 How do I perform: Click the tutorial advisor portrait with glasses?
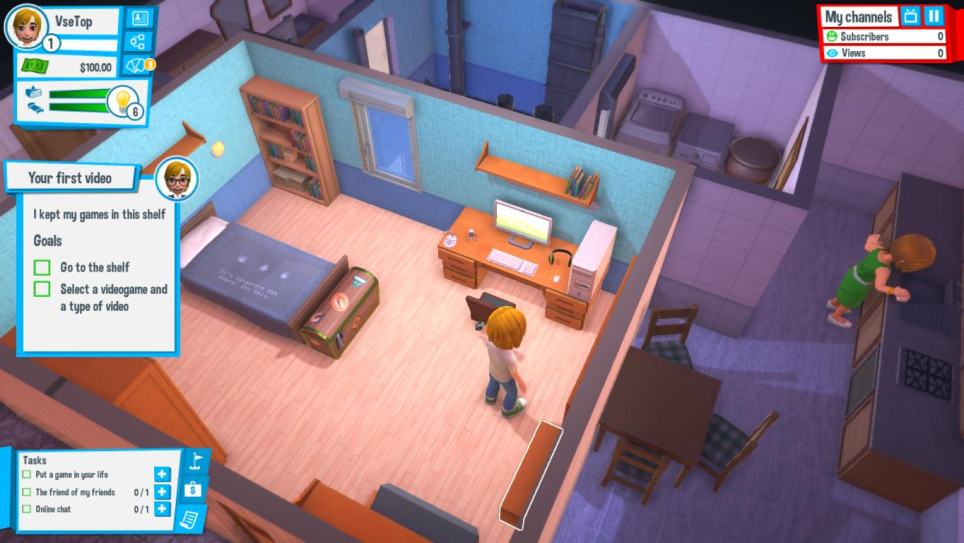point(176,178)
